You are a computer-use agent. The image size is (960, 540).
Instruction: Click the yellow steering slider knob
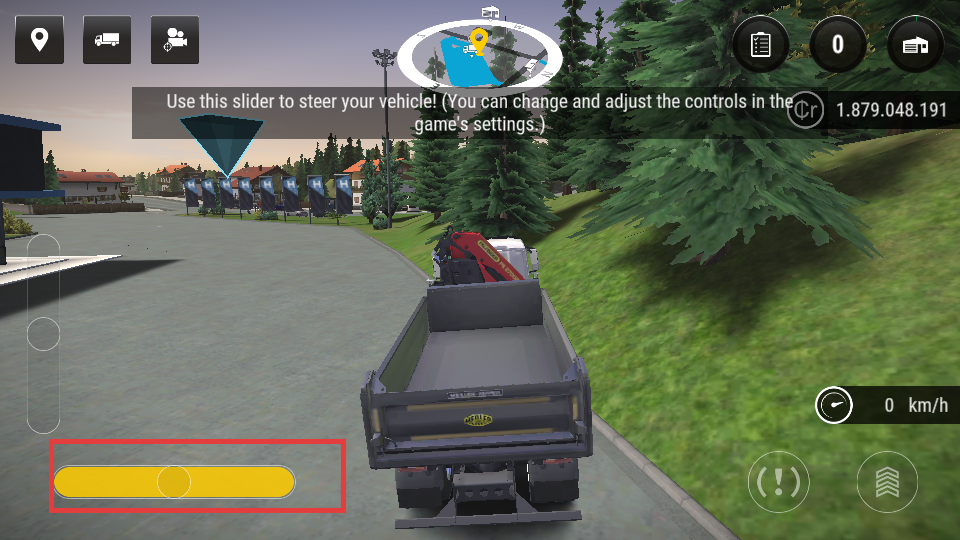point(174,482)
